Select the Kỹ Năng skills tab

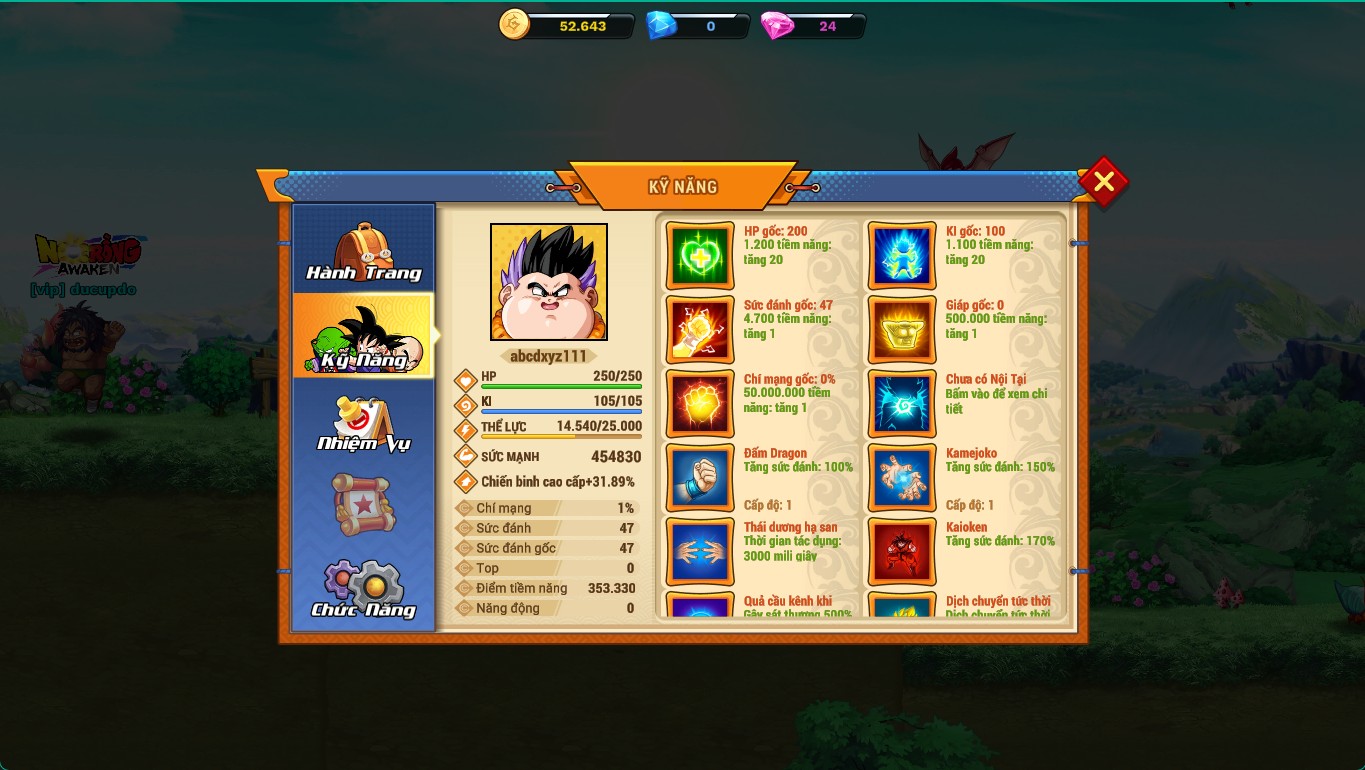point(363,337)
